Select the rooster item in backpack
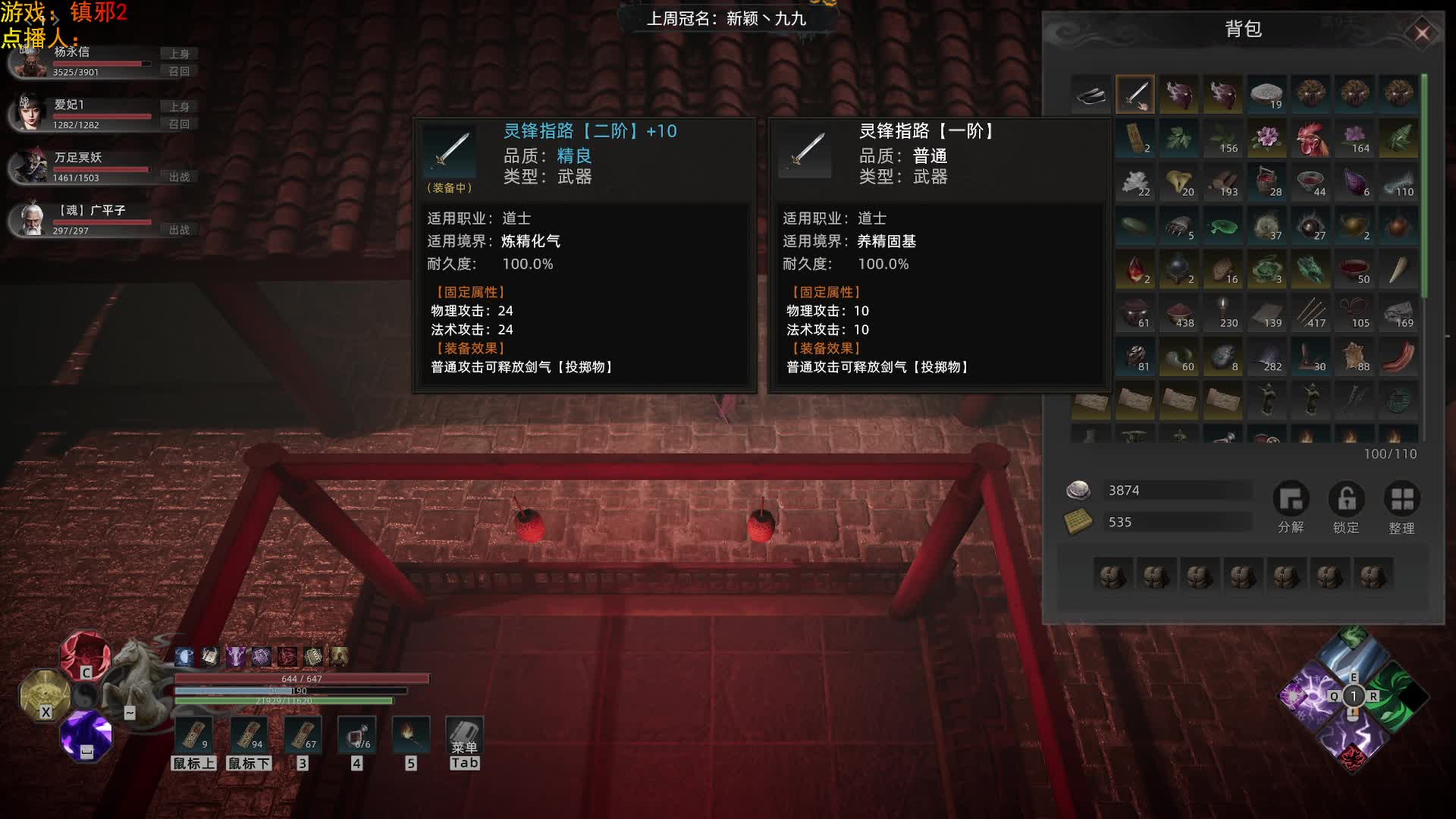 pyautogui.click(x=1311, y=139)
